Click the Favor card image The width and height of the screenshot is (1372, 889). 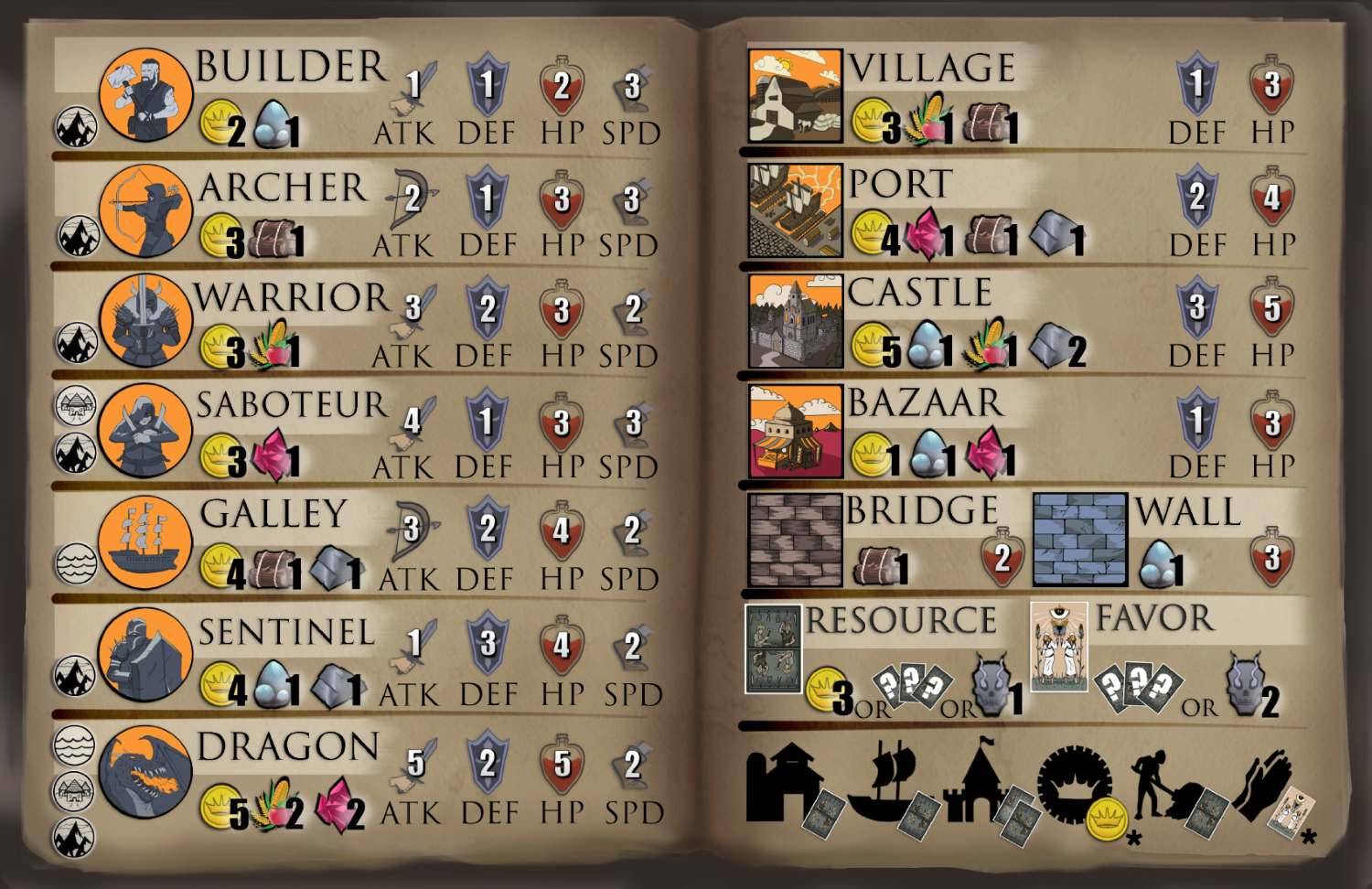tap(1058, 647)
